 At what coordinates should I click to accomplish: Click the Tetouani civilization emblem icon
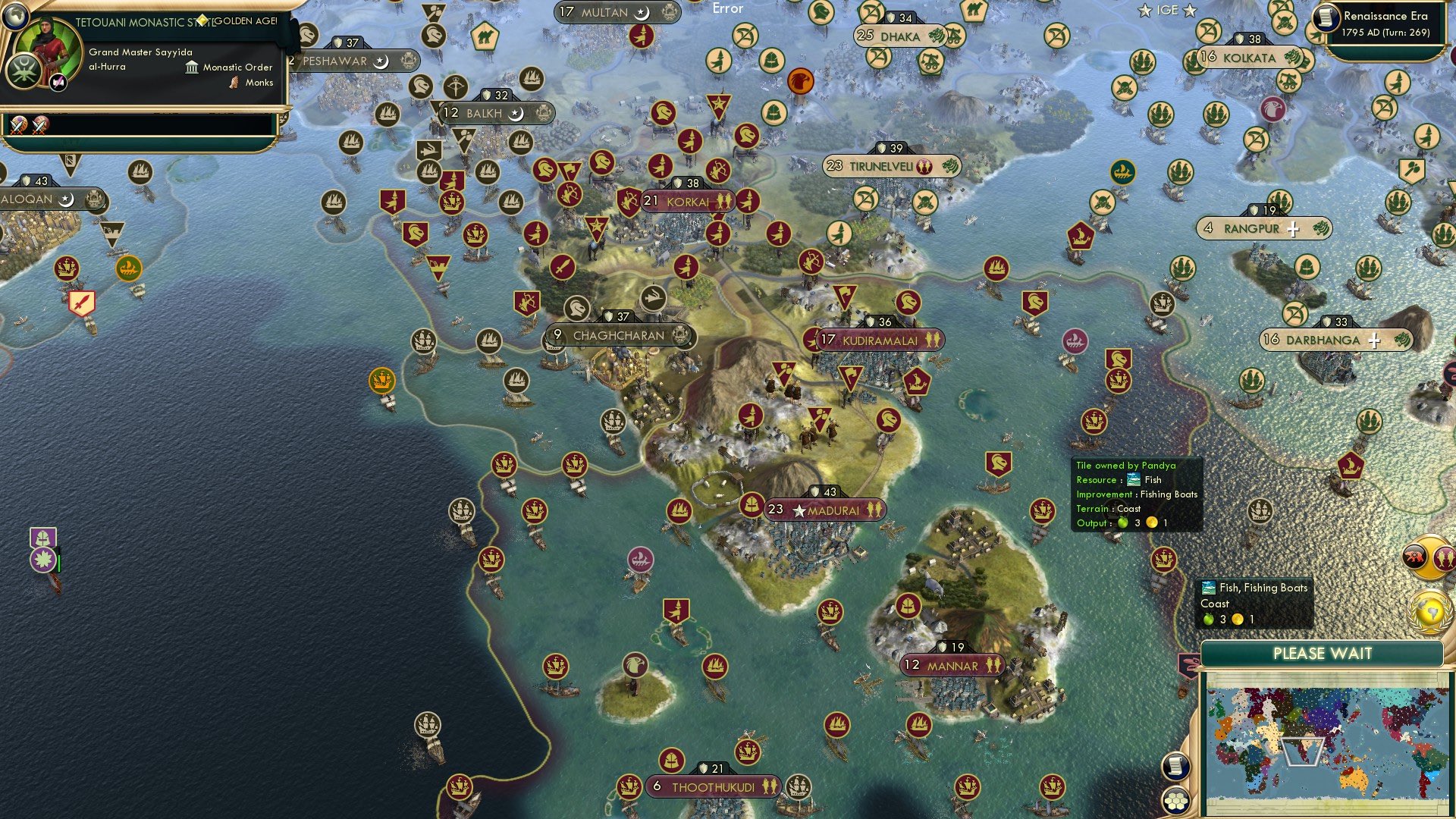pyautogui.click(x=24, y=72)
